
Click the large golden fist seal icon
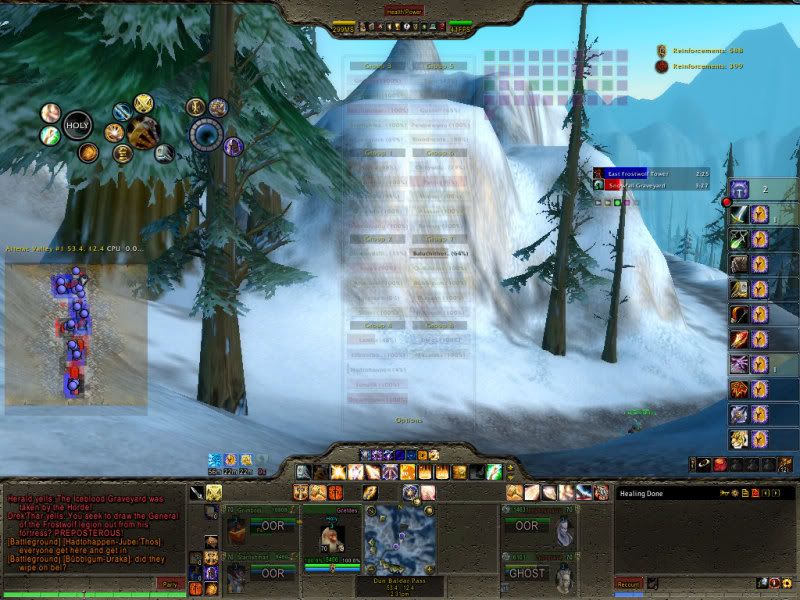point(143,128)
